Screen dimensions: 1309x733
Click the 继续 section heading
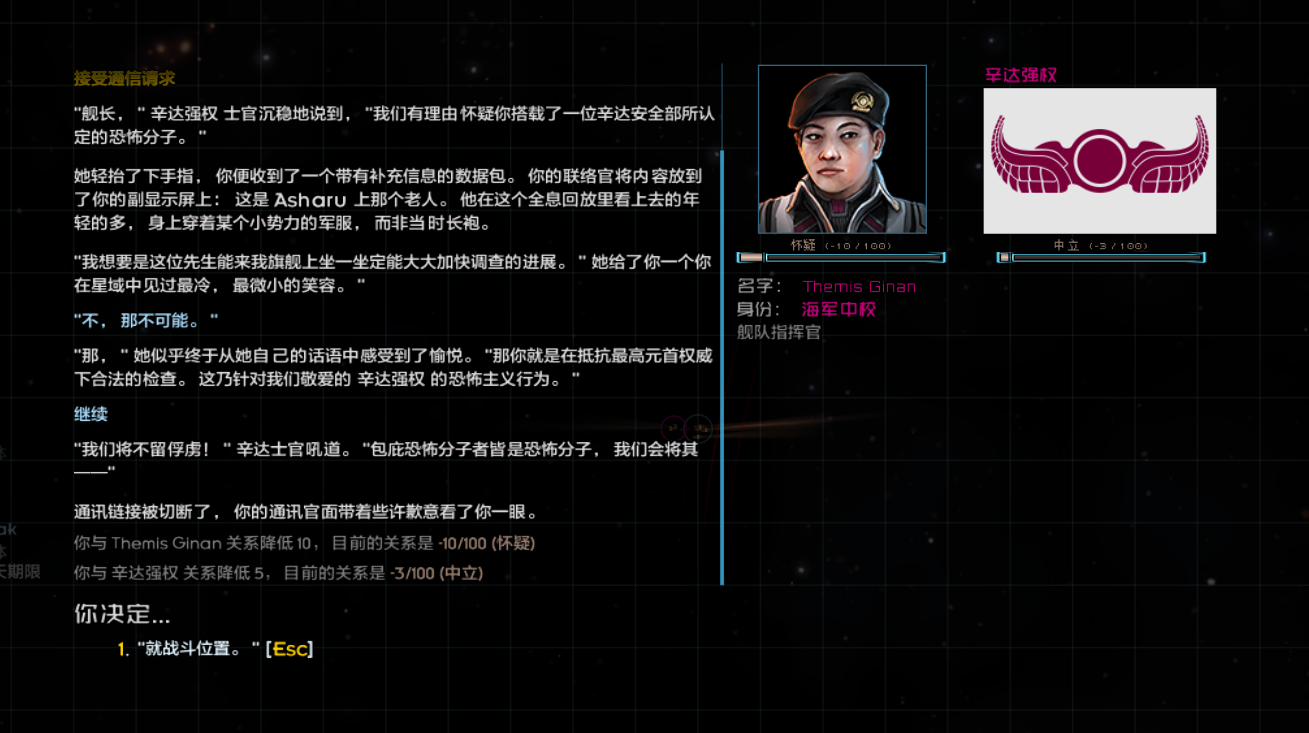[x=90, y=413]
